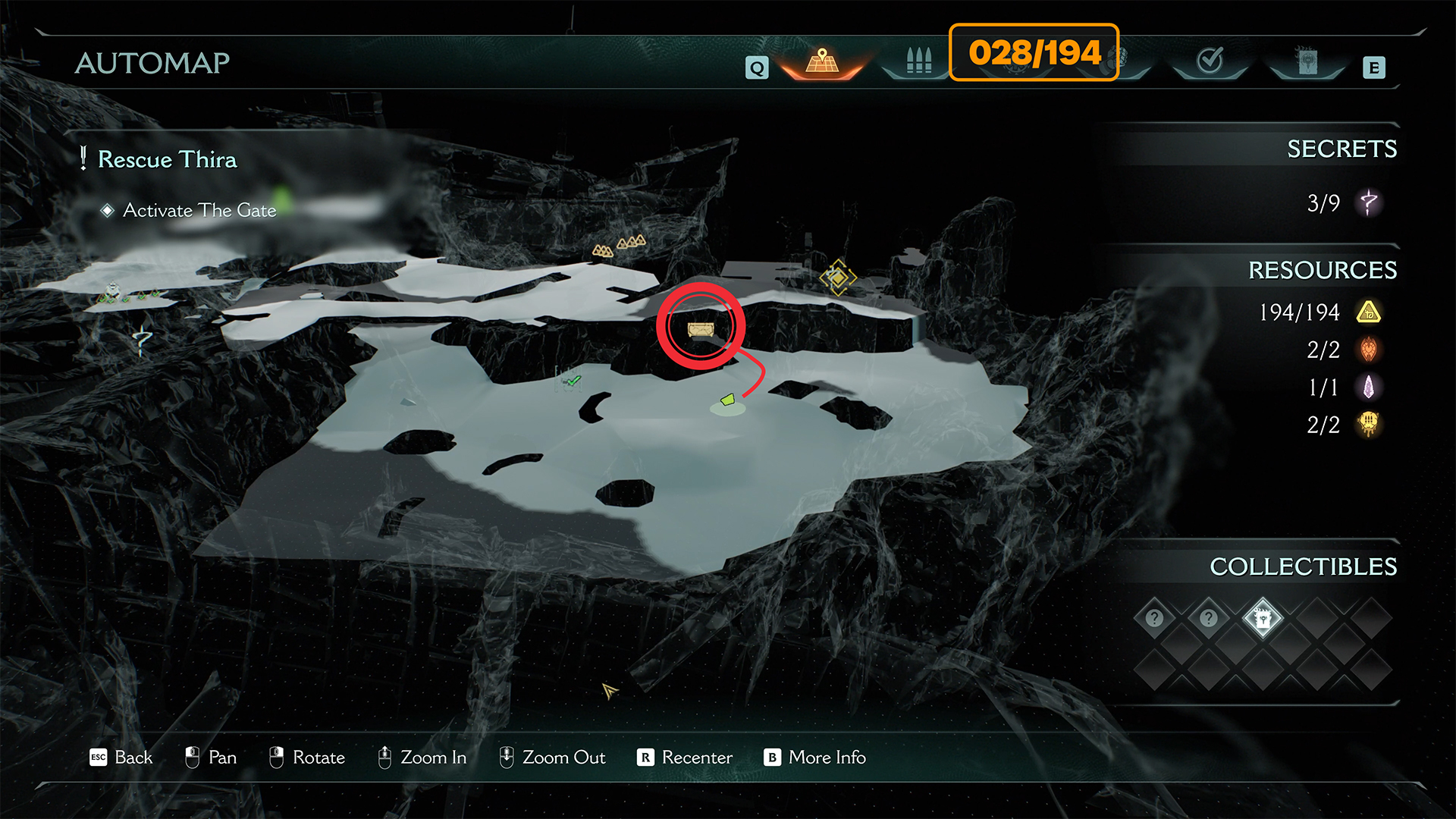Screen dimensions: 1456x819
Task: Open the checkmark challenges tab
Action: coord(1210,60)
